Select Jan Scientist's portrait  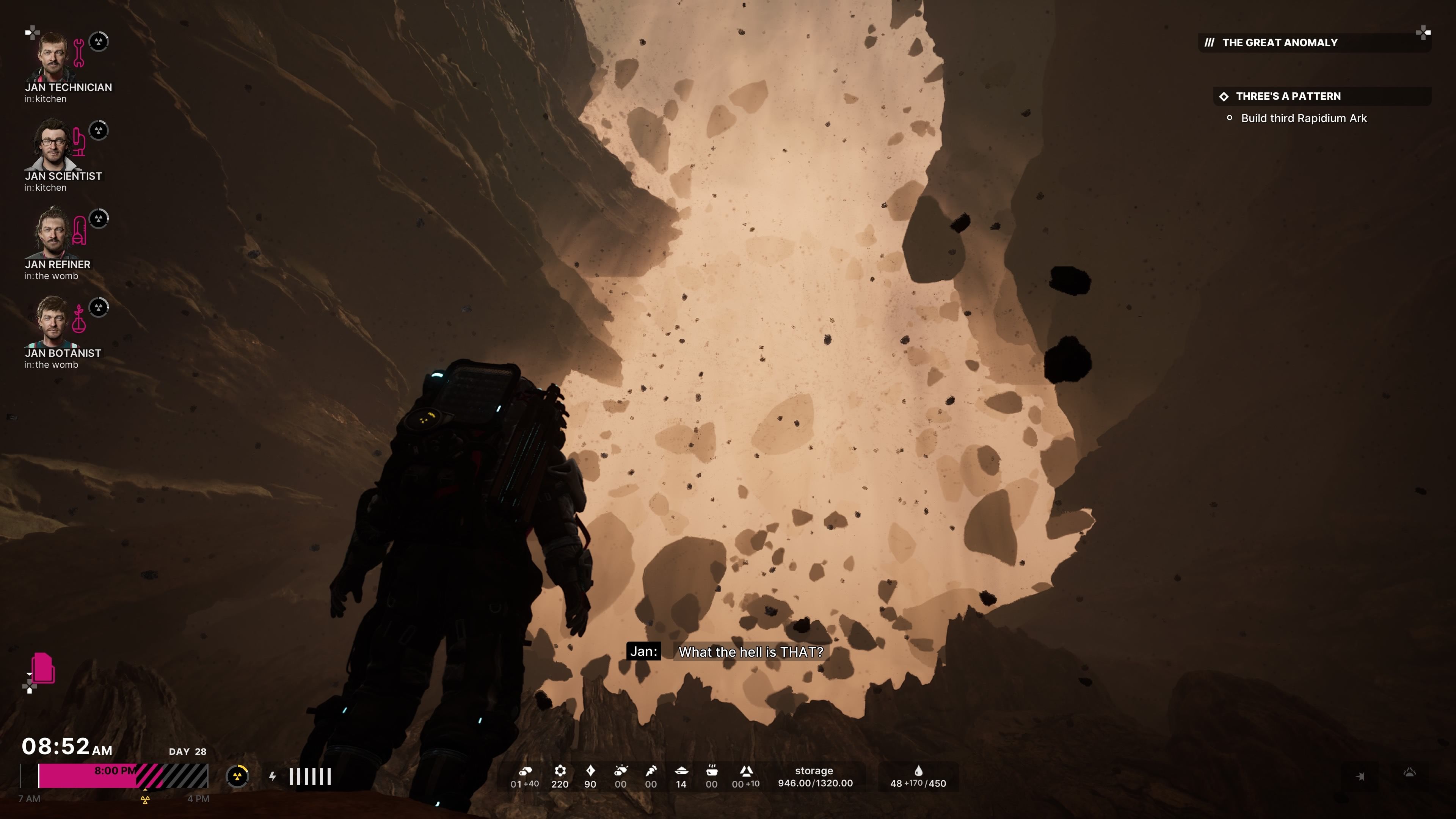click(53, 145)
